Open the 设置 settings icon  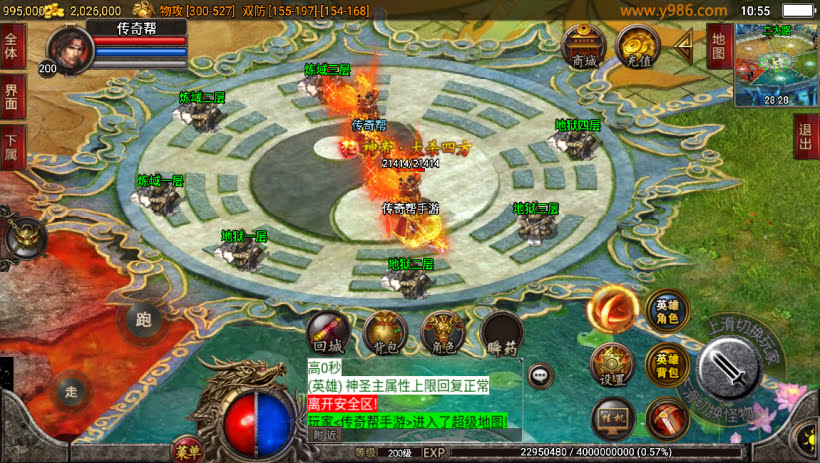(x=611, y=365)
